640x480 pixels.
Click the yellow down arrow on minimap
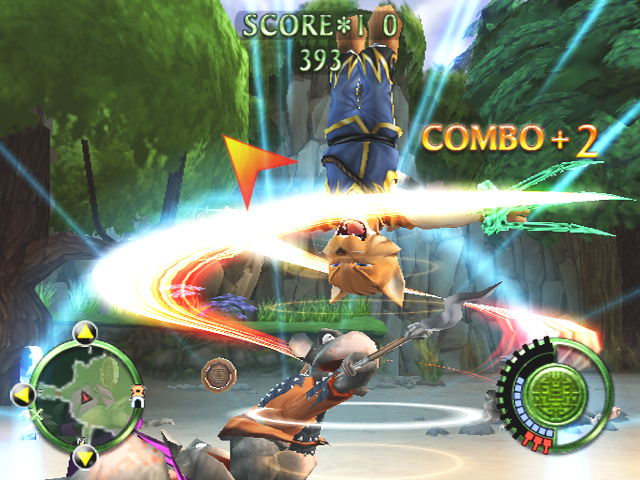coord(85,457)
